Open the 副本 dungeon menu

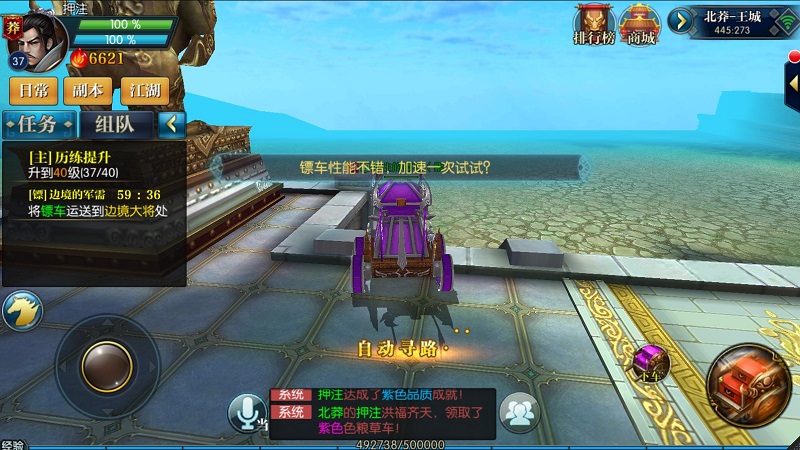[x=88, y=91]
